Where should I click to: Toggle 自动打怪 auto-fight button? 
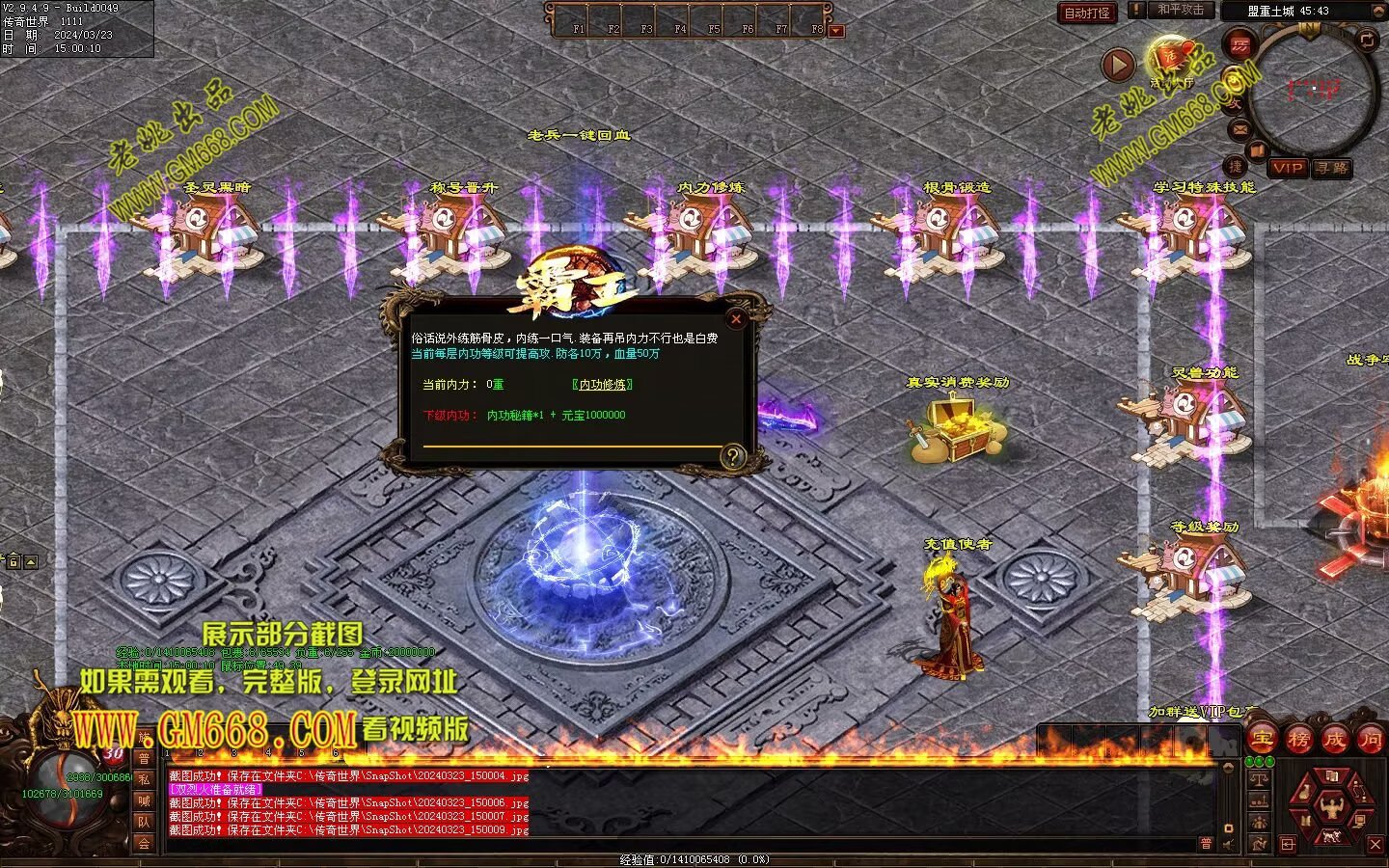(x=1087, y=13)
